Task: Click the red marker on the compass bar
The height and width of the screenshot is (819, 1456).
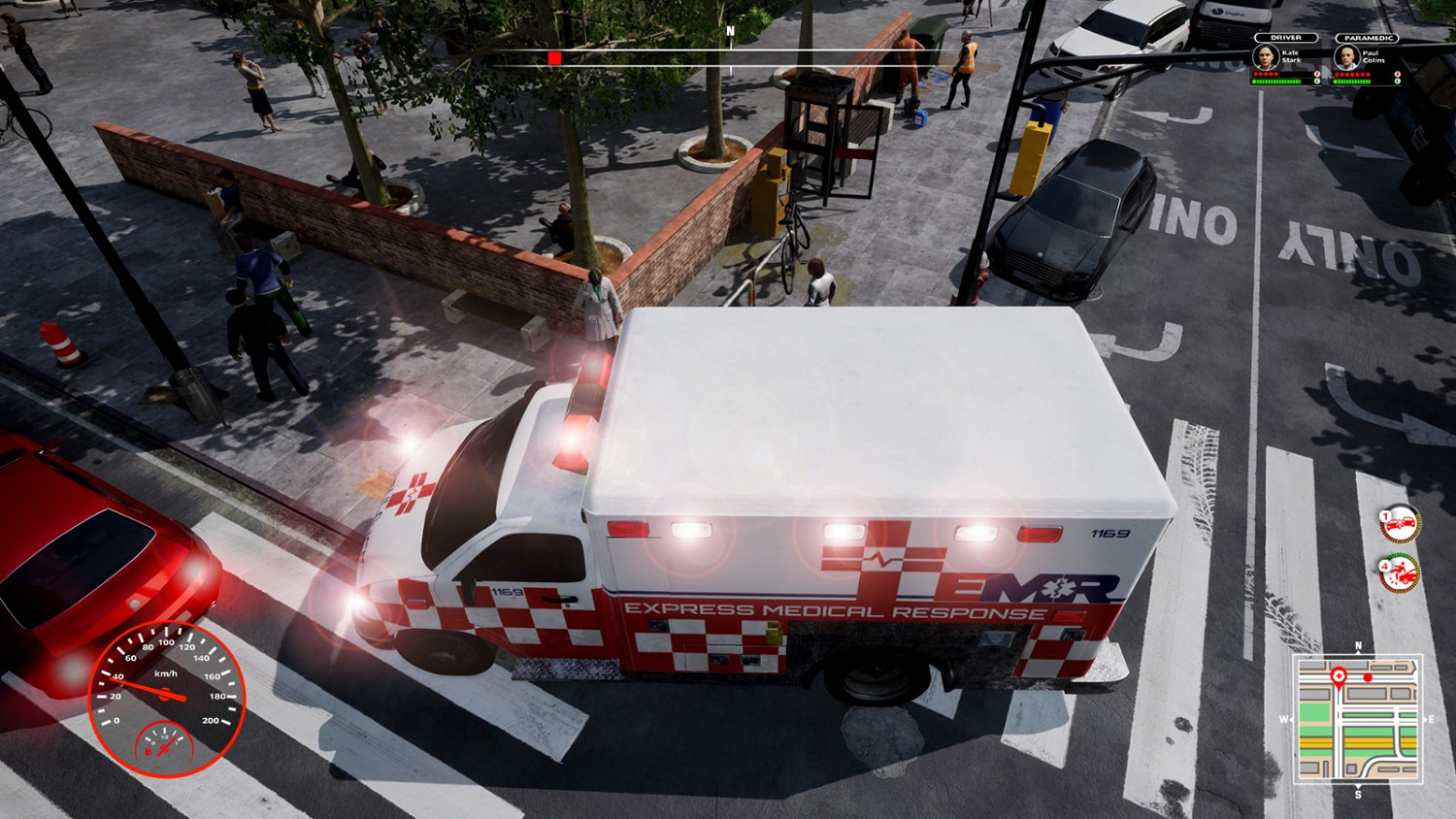Action: tap(554, 56)
